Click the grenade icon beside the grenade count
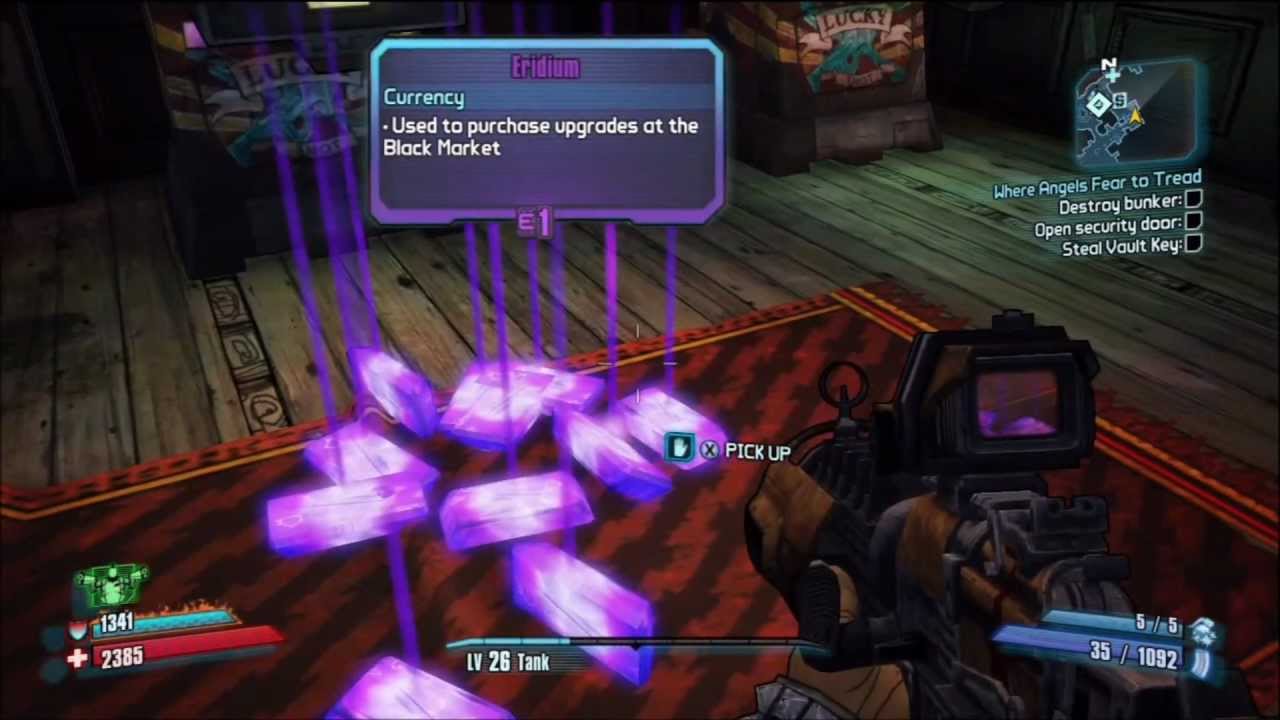This screenshot has width=1280, height=720. pos(1208,630)
